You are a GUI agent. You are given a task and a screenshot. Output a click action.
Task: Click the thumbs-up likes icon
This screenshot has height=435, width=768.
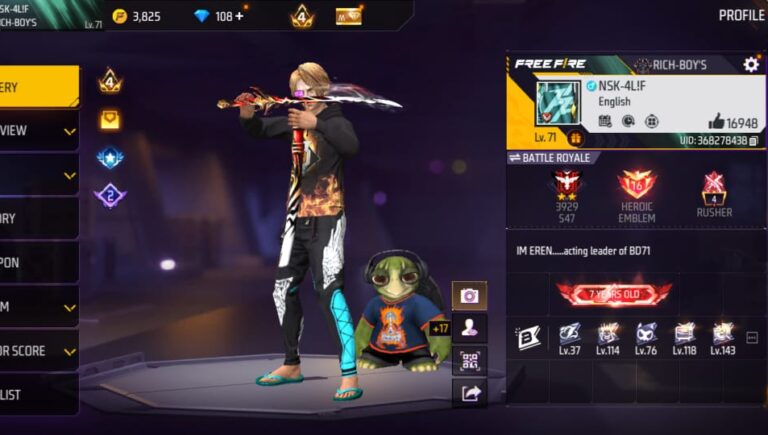click(716, 121)
